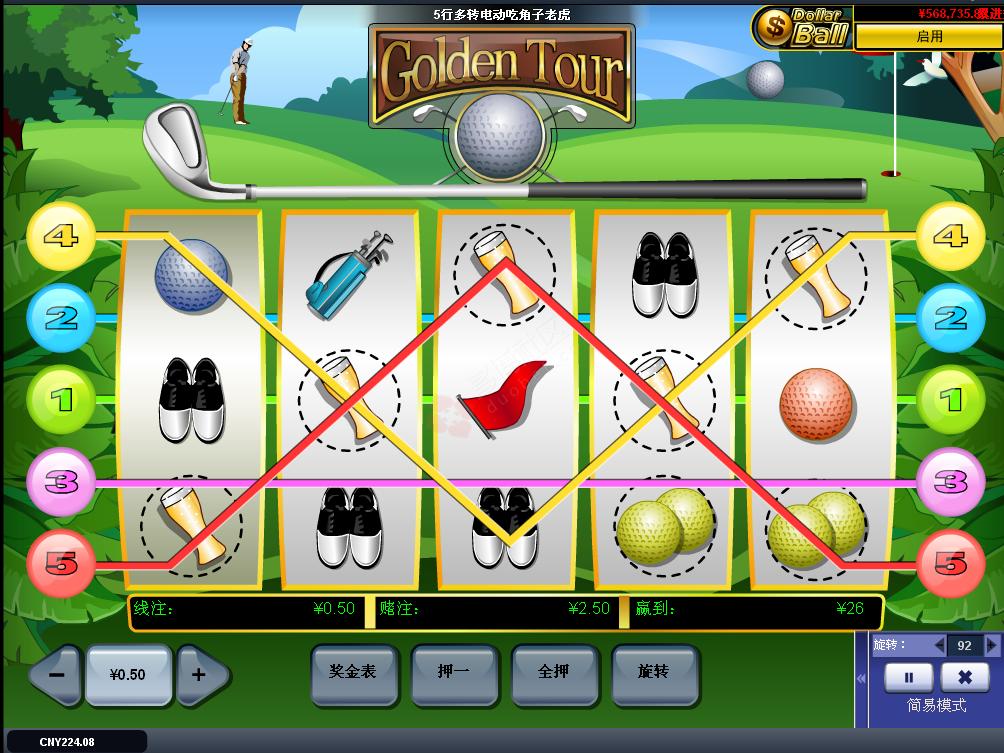Choose the 全押 bet max button

(553, 673)
